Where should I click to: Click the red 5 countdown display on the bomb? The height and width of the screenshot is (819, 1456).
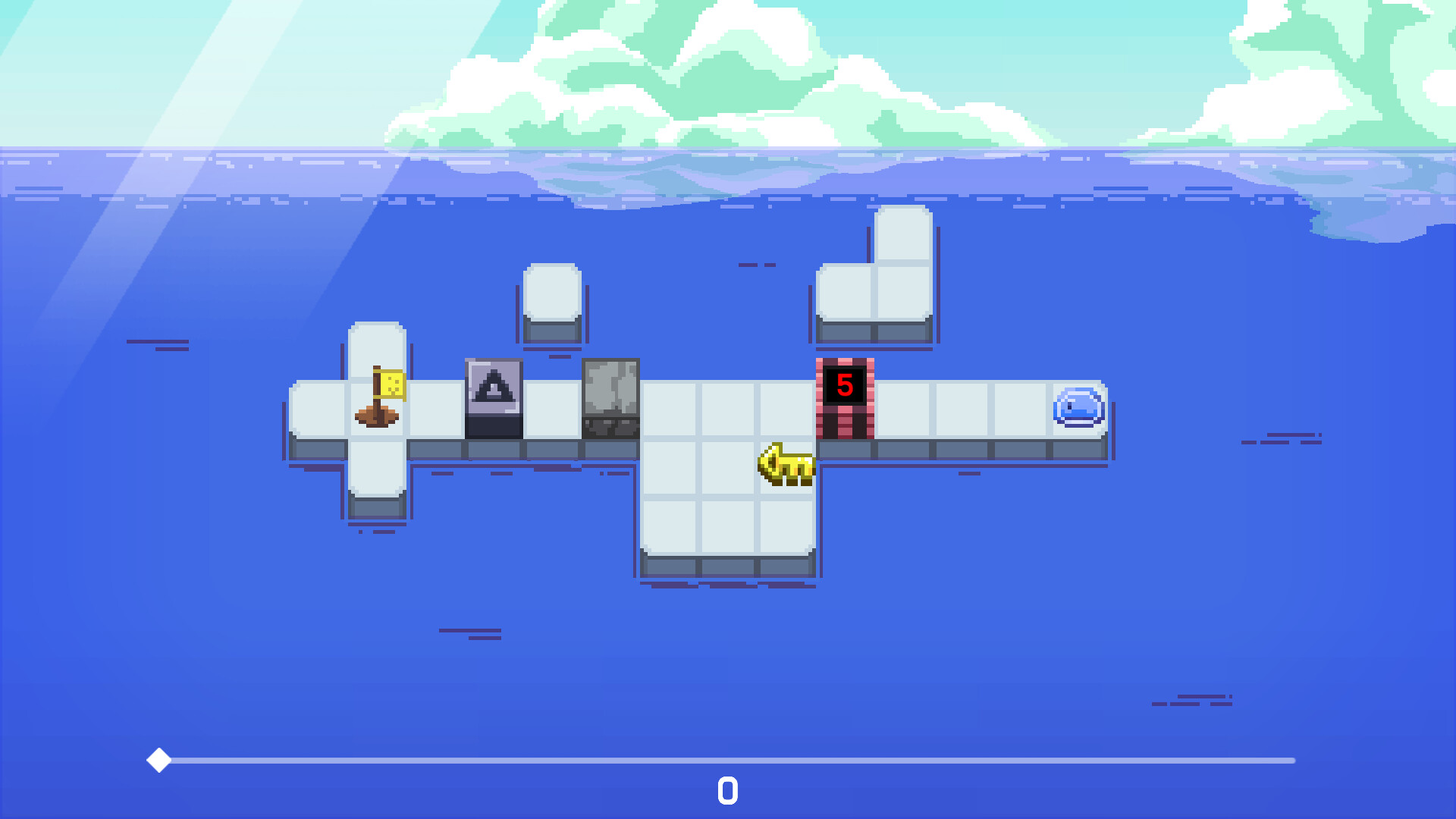click(843, 385)
